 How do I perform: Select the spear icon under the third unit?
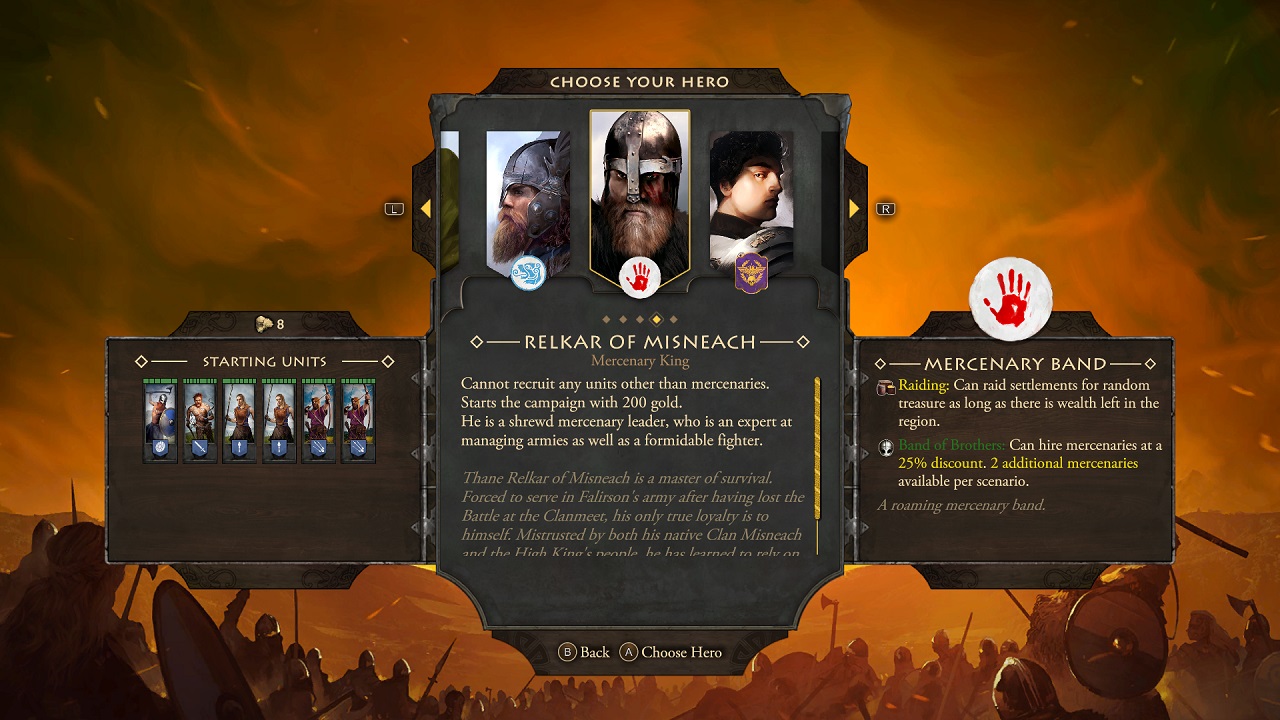click(239, 447)
